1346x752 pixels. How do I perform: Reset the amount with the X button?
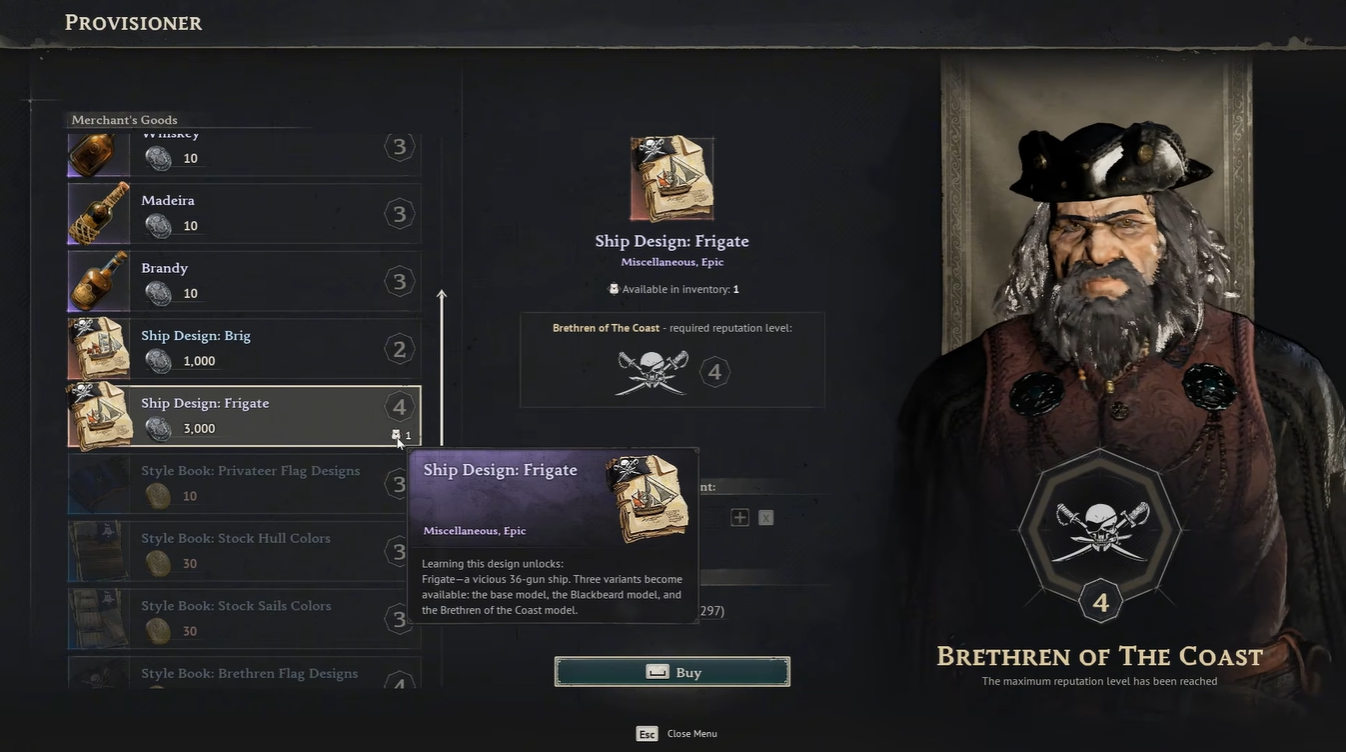pos(765,517)
